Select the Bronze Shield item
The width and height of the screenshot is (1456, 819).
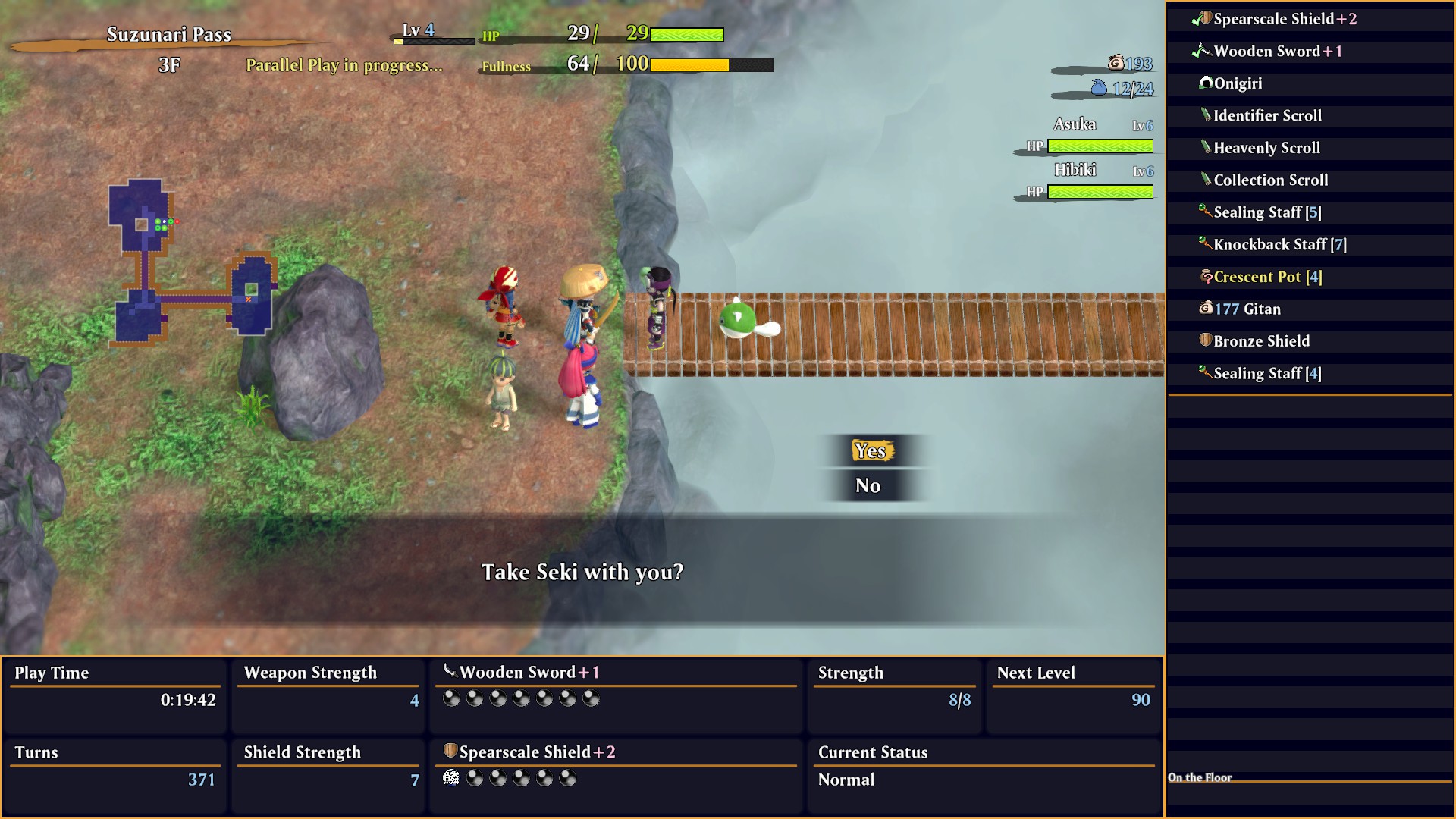[x=1261, y=341]
